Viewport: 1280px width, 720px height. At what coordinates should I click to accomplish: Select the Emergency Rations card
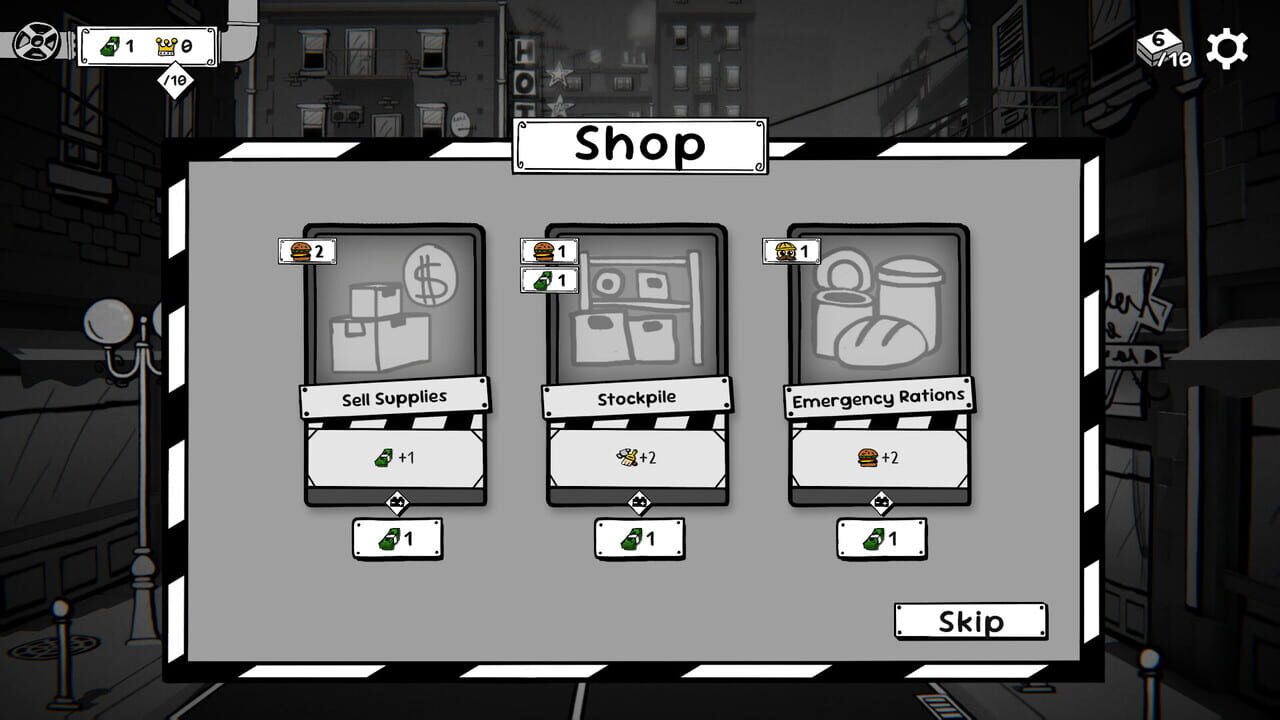(x=880, y=330)
